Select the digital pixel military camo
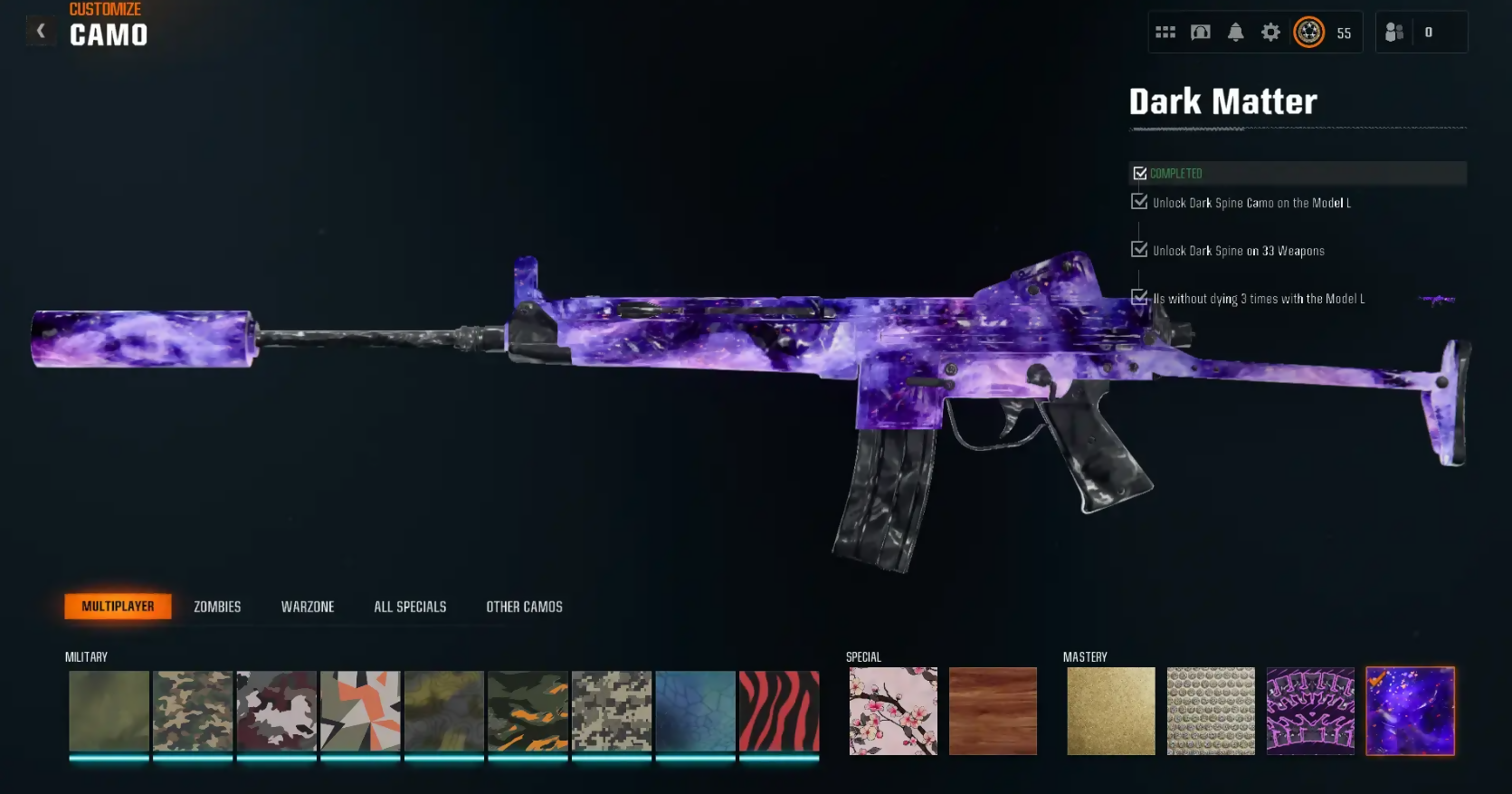This screenshot has height=794, width=1512. coord(612,711)
